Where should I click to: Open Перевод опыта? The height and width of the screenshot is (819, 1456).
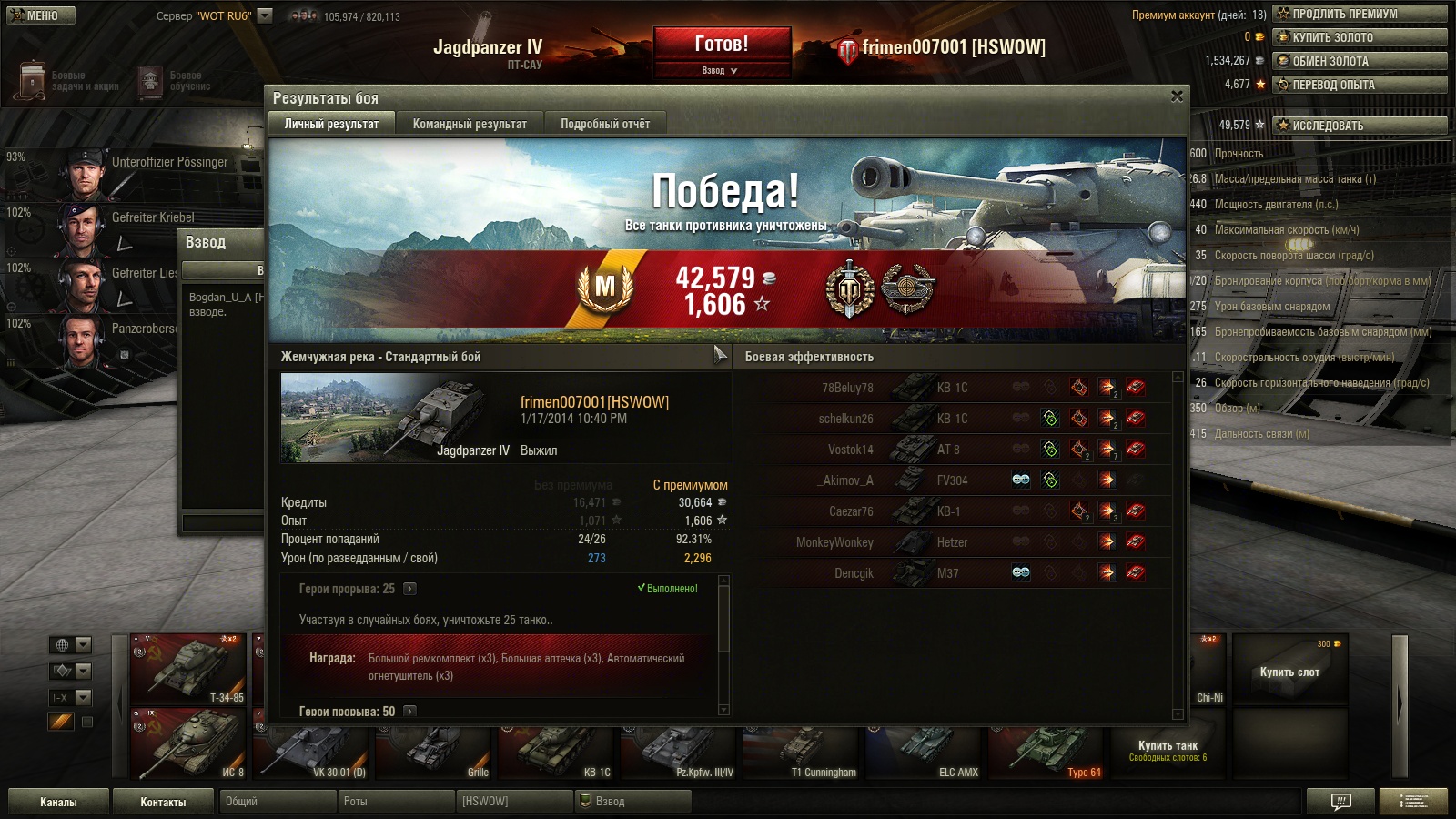tap(1360, 85)
